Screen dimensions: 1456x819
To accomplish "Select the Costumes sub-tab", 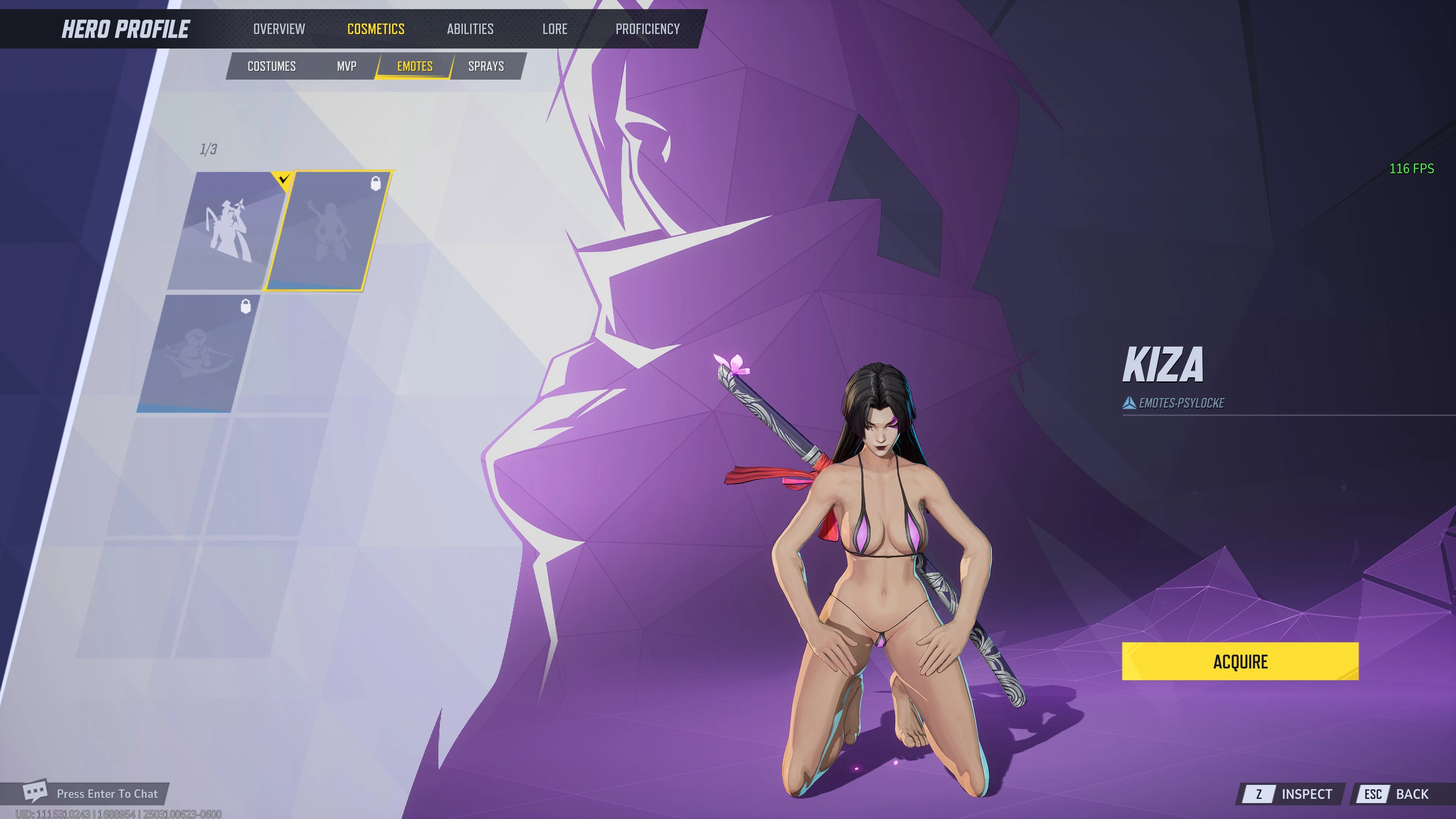I will 271,66.
